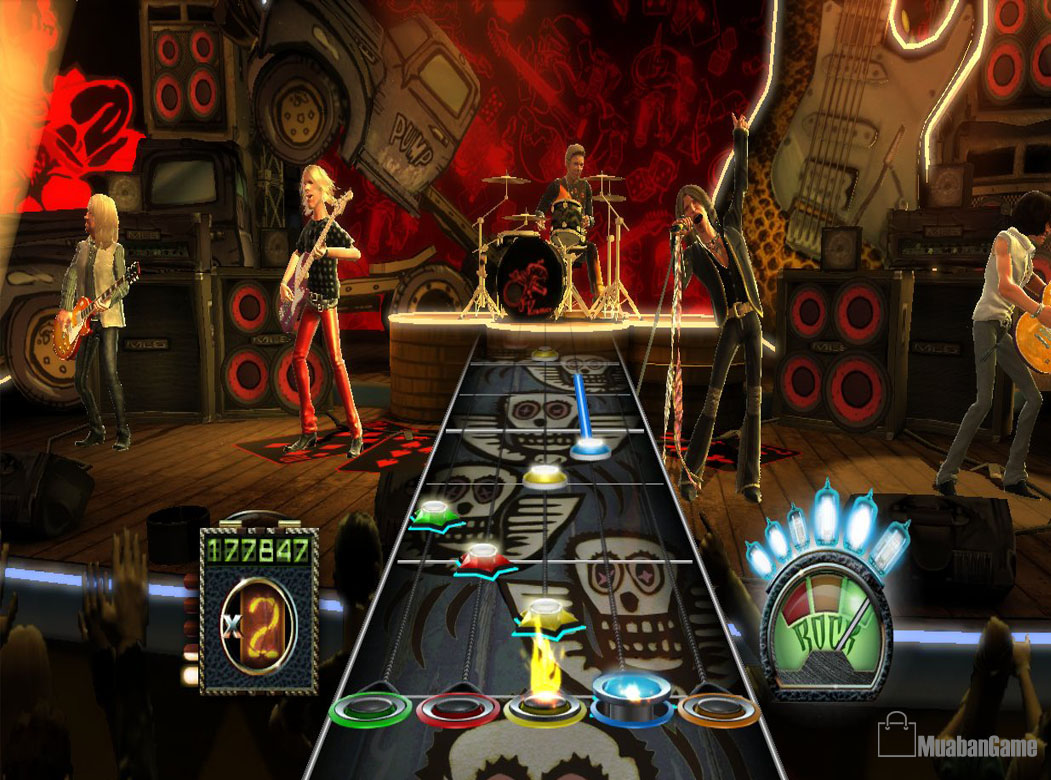Select the green star note on the highway
The height and width of the screenshot is (780, 1051).
tap(433, 512)
